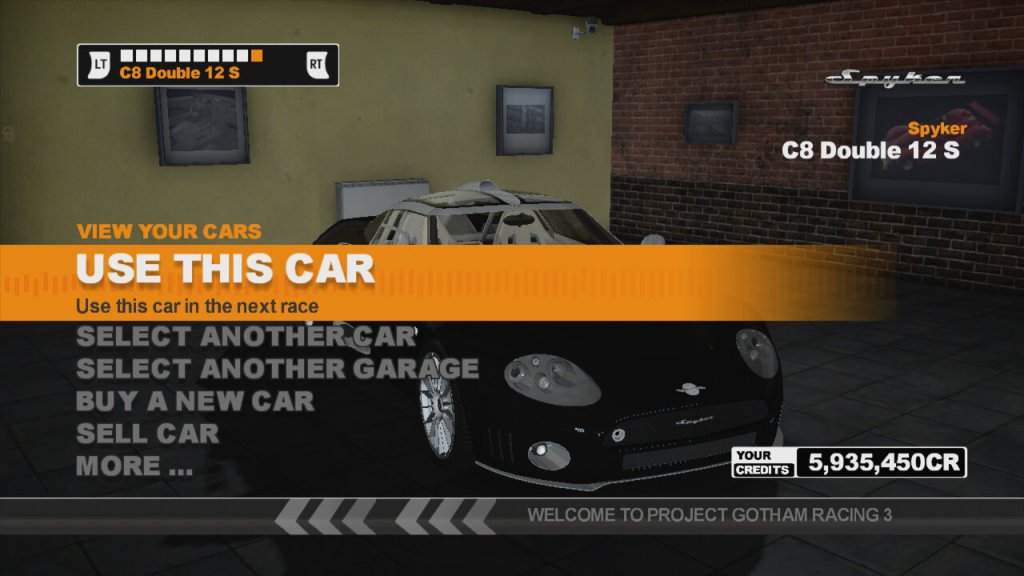
Task: Choose Buy a New Car
Action: [195, 401]
